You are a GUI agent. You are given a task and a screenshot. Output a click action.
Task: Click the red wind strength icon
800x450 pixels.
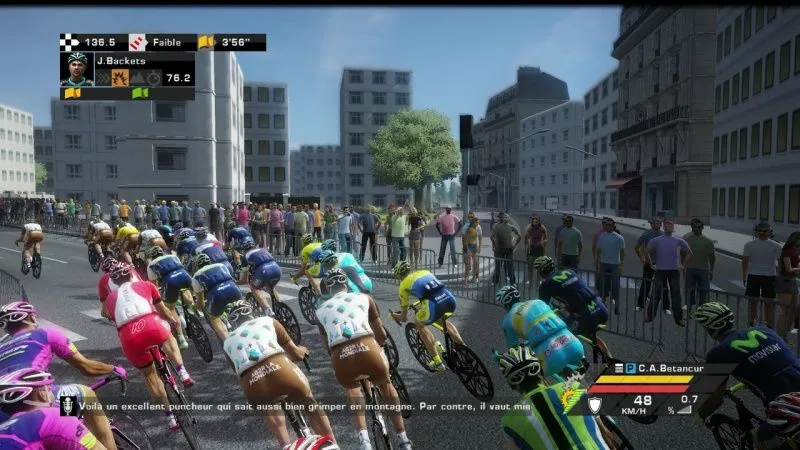(137, 42)
